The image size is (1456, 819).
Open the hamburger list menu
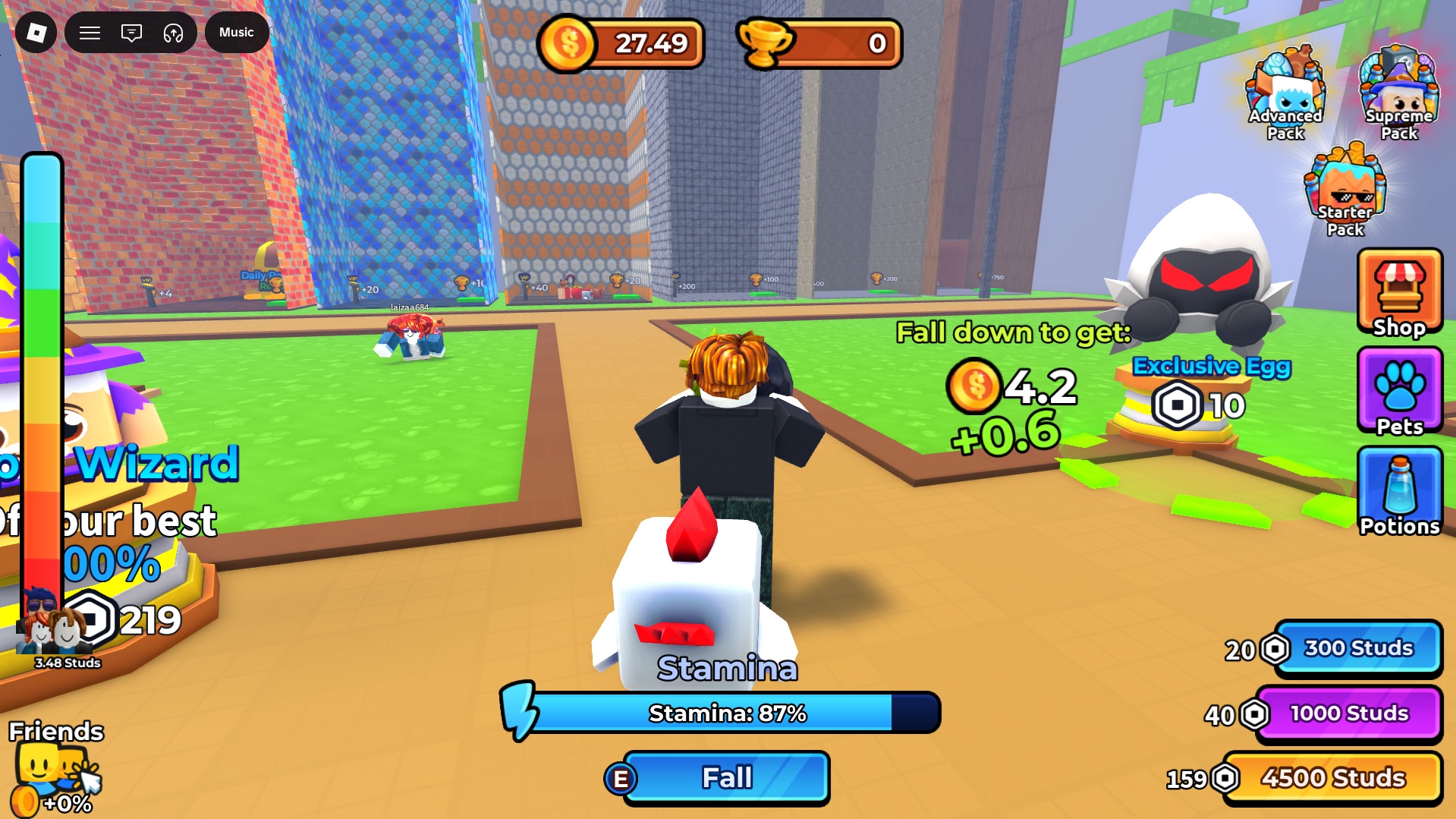tap(90, 33)
